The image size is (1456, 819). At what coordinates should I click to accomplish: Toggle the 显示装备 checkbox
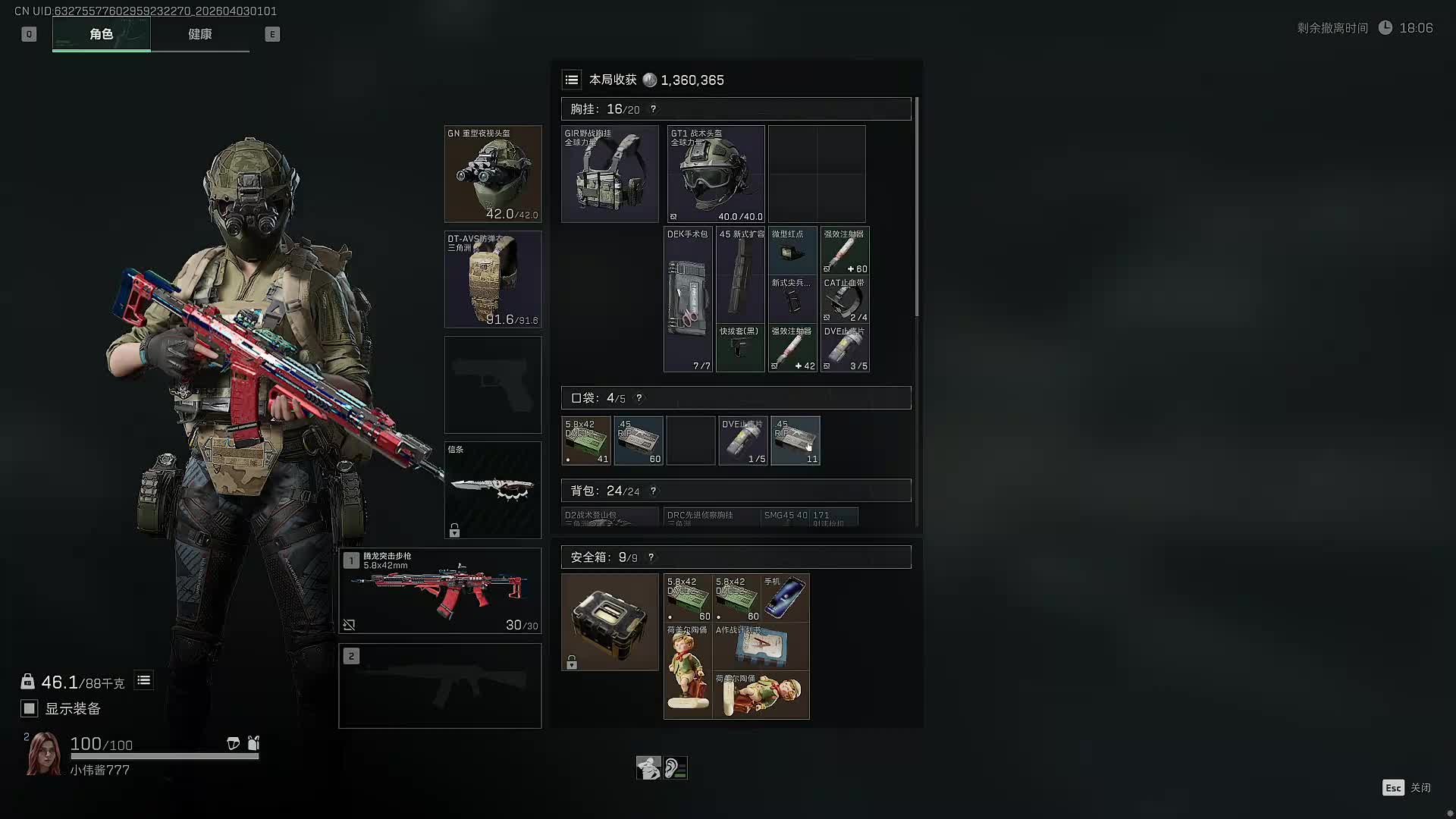30,708
